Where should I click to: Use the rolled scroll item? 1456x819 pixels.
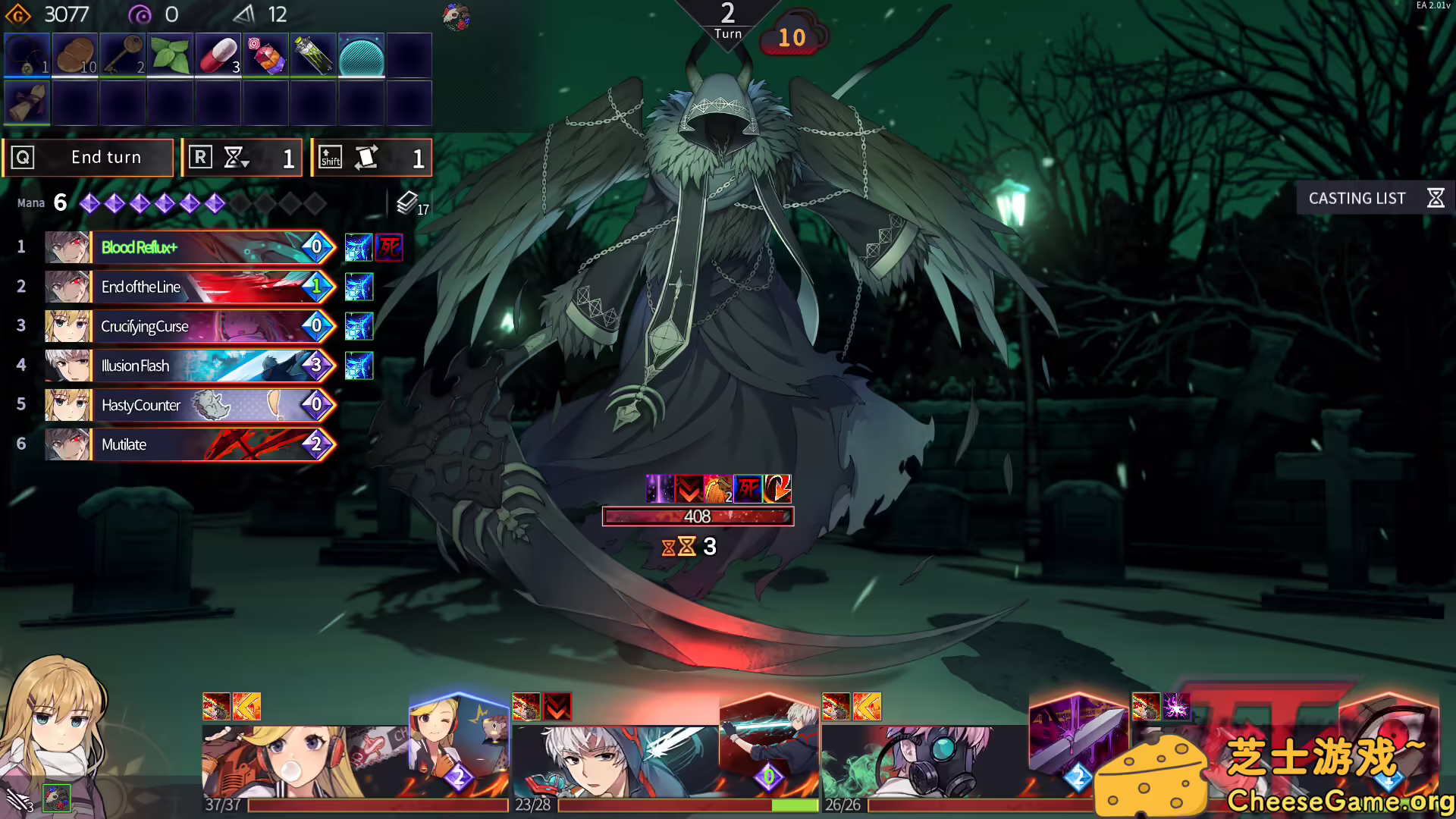click(27, 102)
